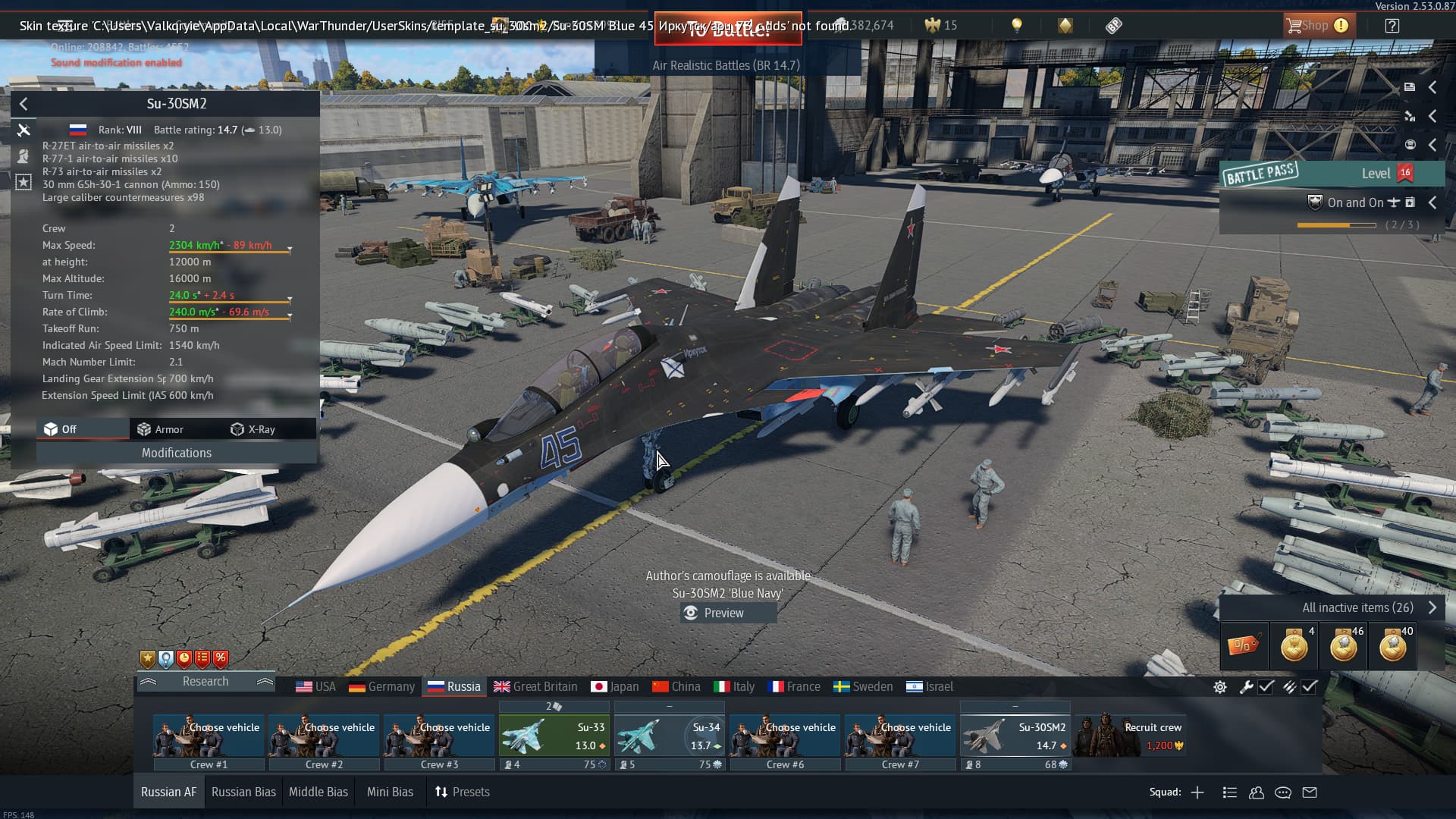Switch protection view to Armor
This screenshot has width=1456, height=819.
(161, 429)
